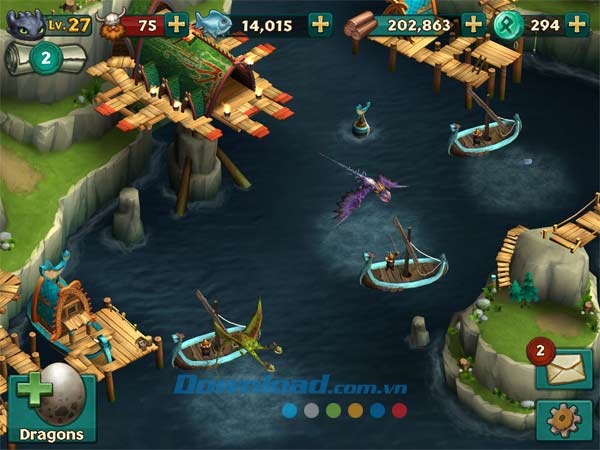Open the quest scroll showing 2

point(42,59)
